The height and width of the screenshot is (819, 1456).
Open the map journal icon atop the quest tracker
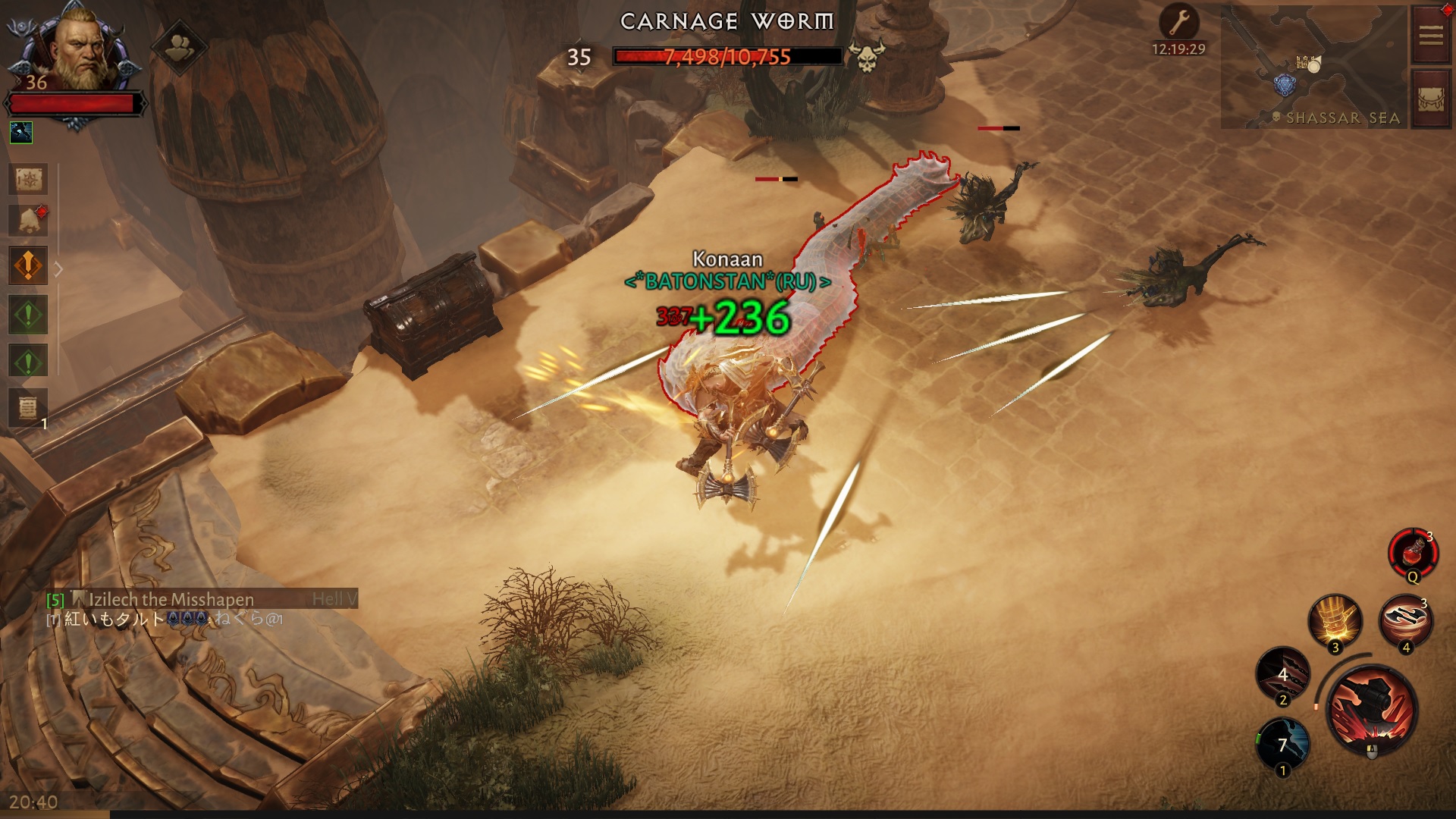pyautogui.click(x=29, y=180)
